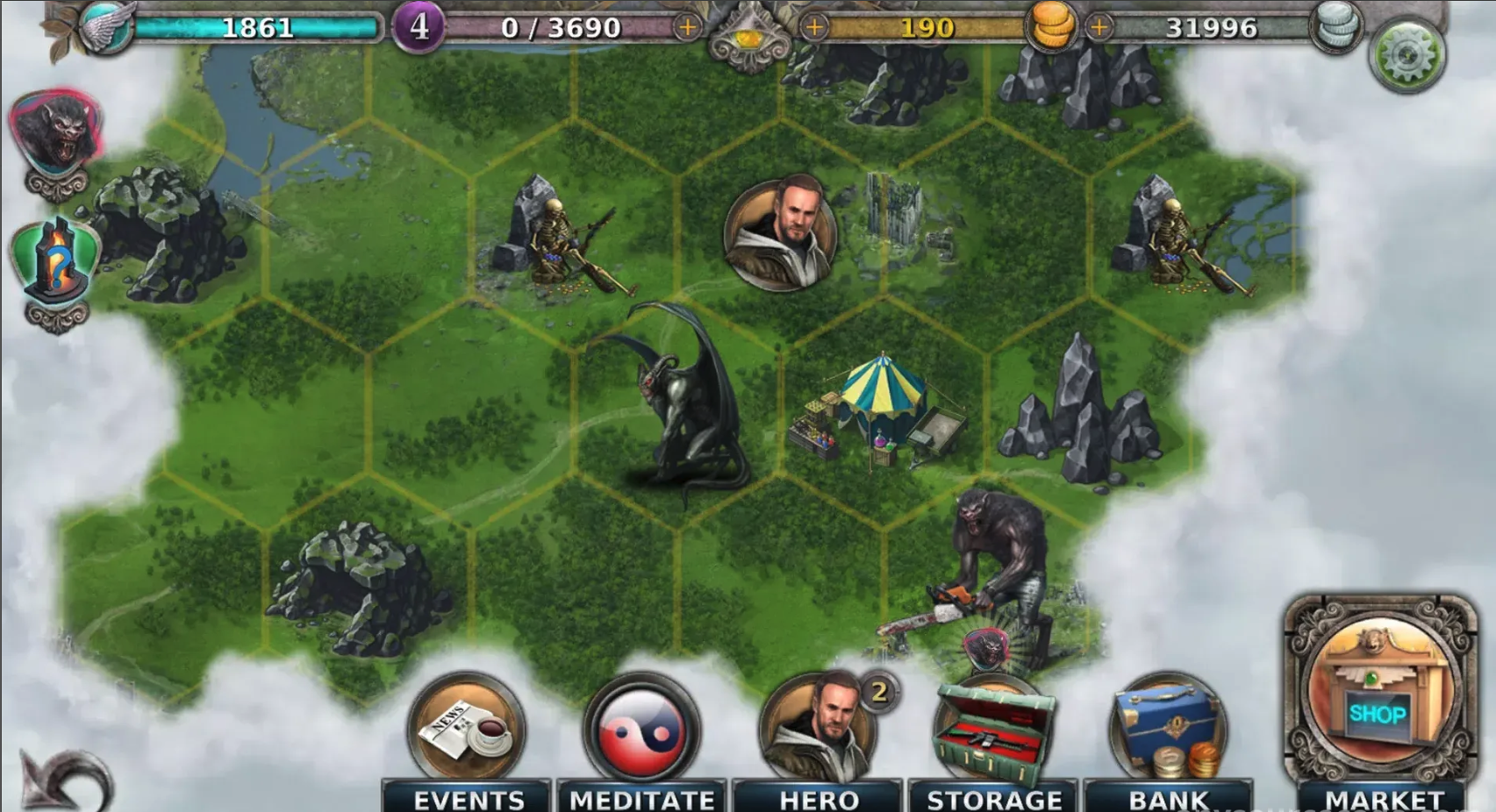Open the mystery question mark badge

point(56,263)
